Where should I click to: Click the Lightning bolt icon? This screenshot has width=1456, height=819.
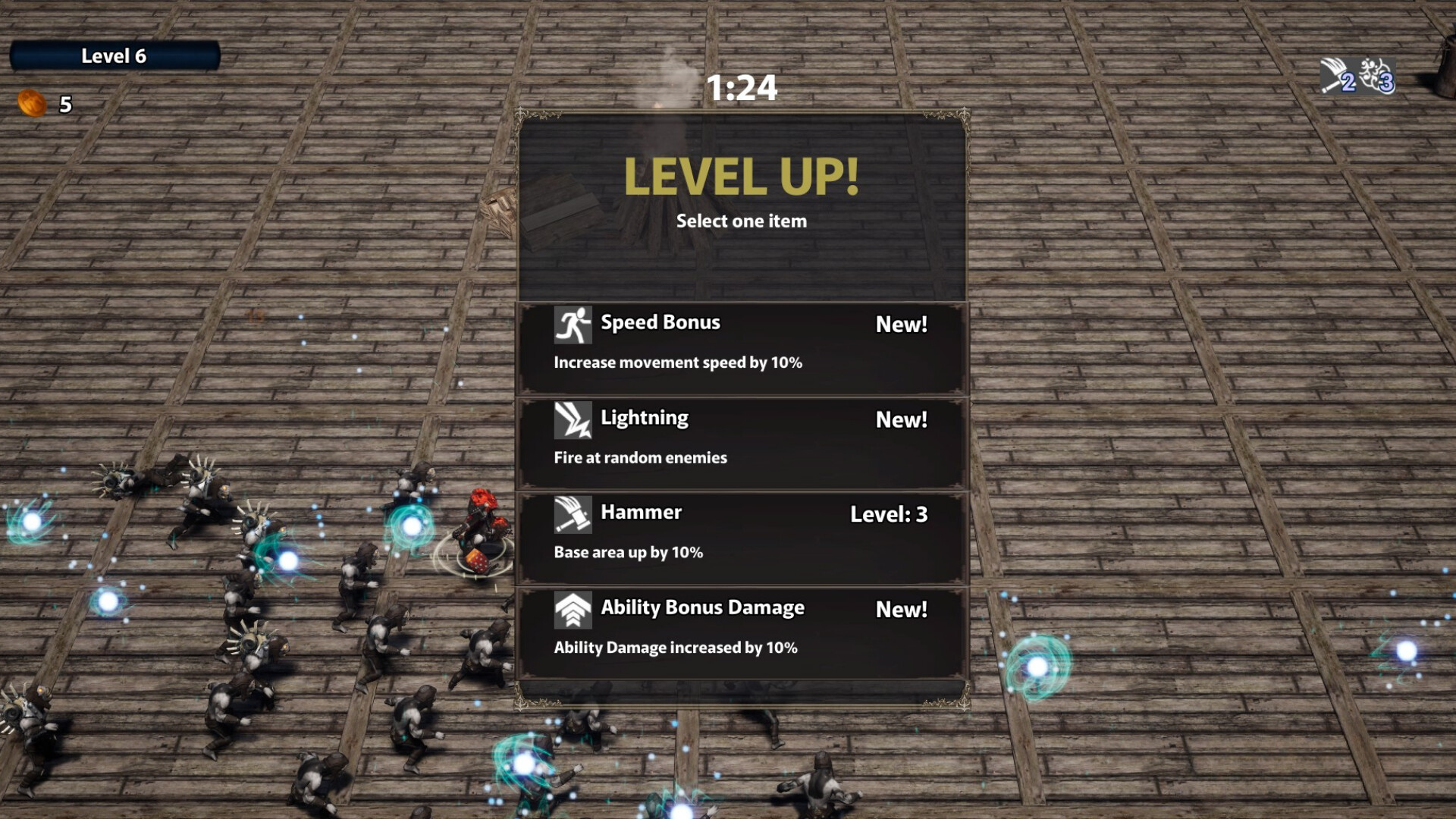(x=574, y=418)
